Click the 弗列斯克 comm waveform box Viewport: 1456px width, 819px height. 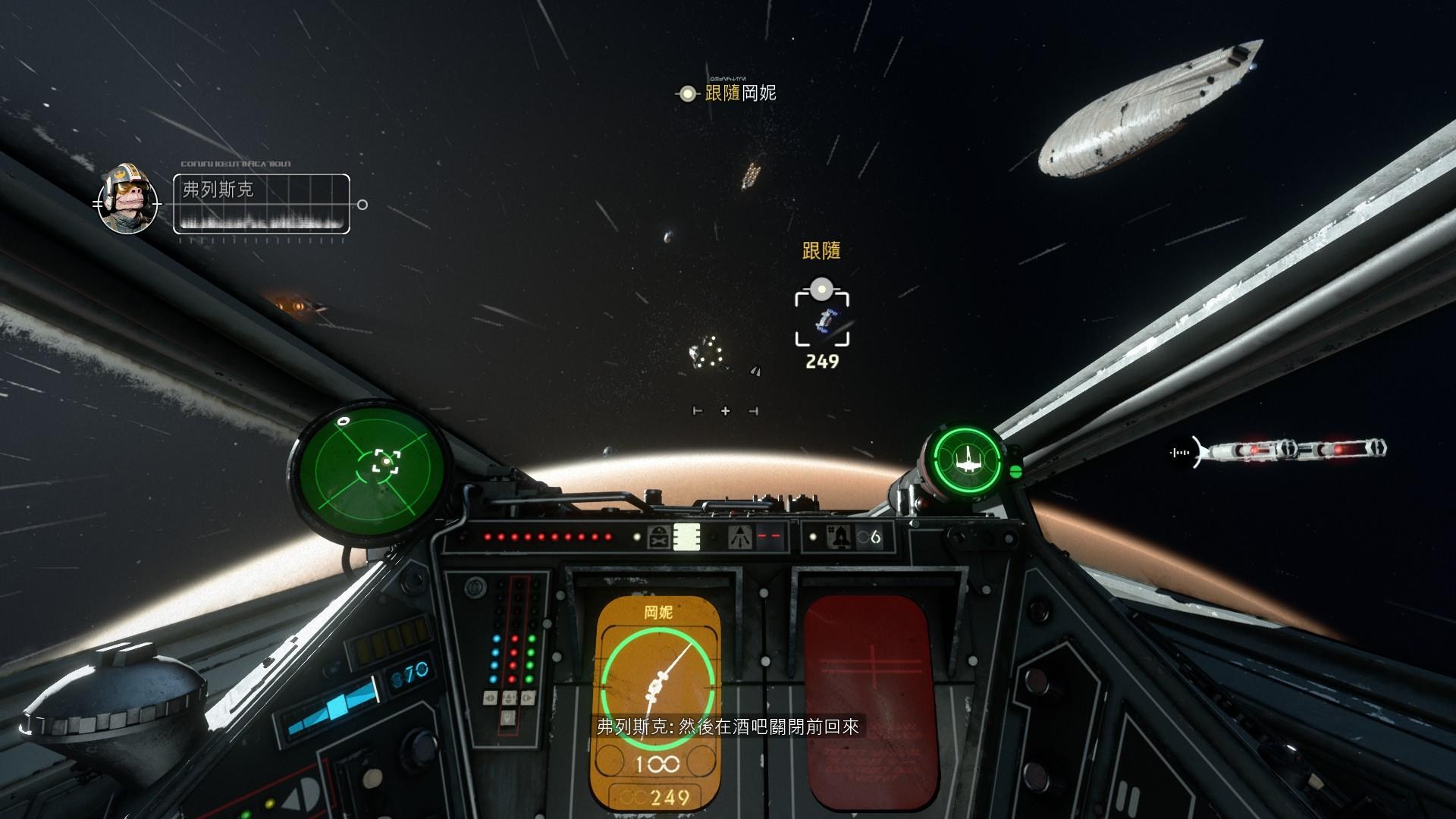click(262, 203)
